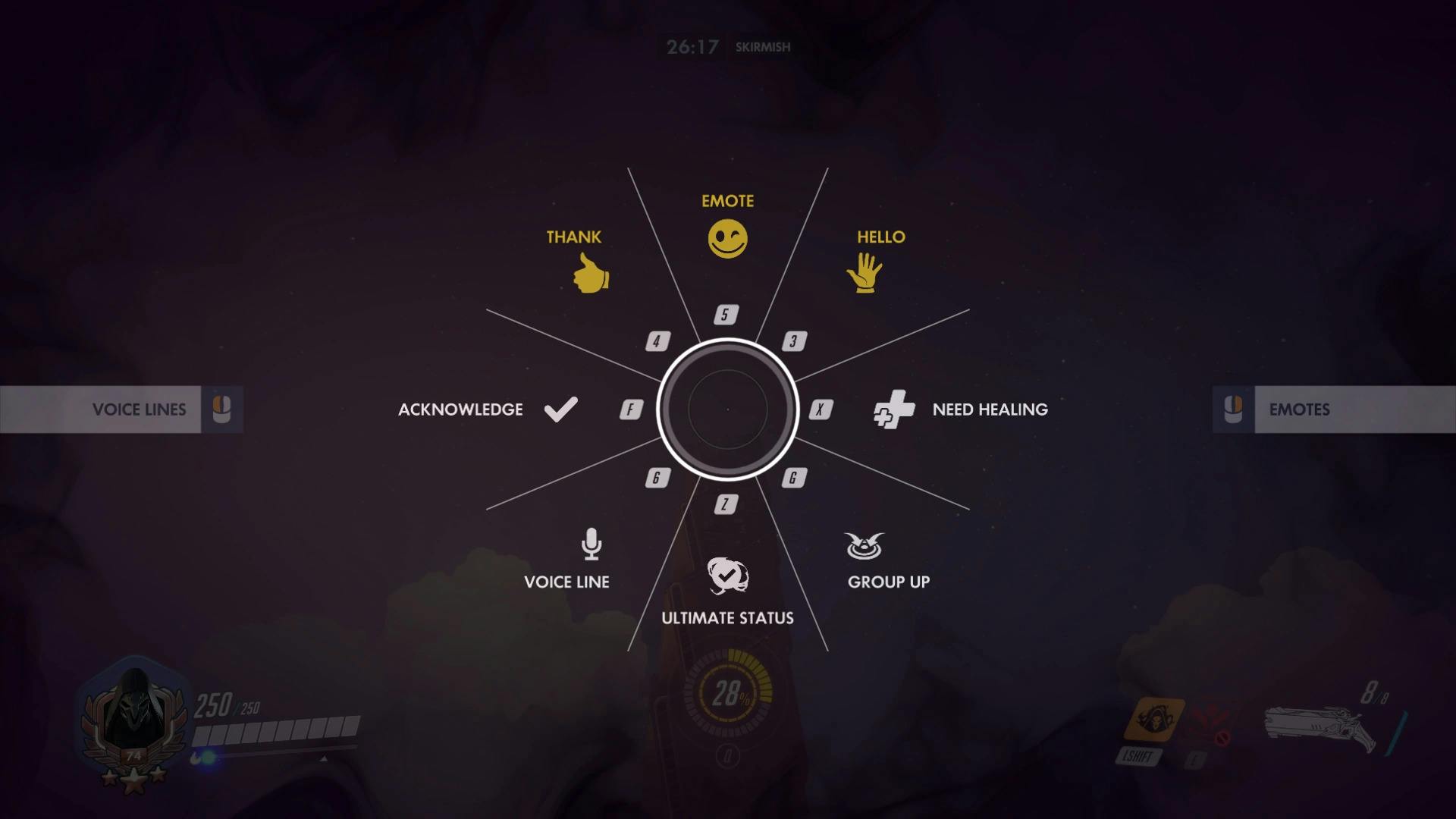The height and width of the screenshot is (819, 1456).
Task: Click the match timer showing 26:17
Action: coord(692,45)
